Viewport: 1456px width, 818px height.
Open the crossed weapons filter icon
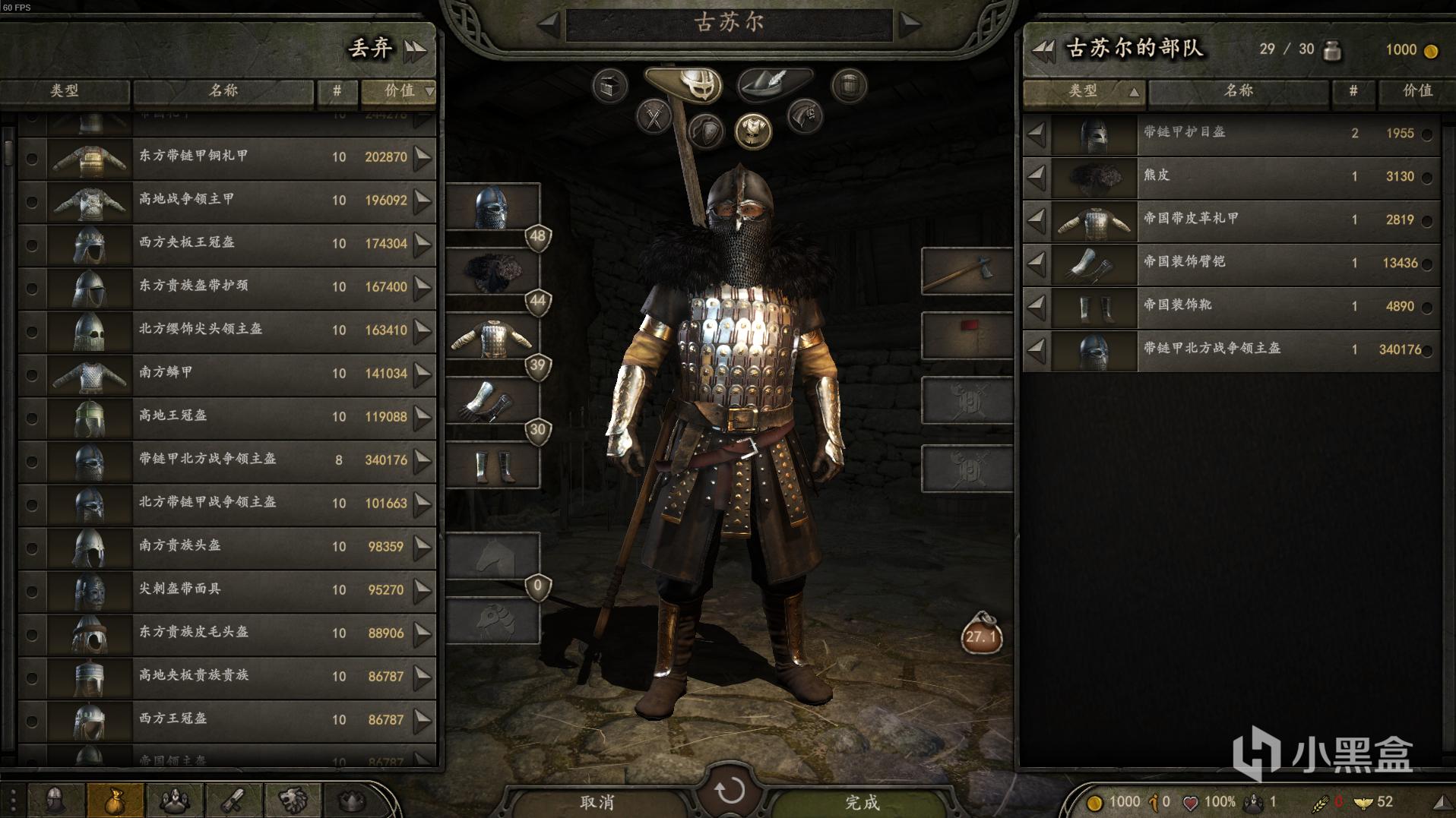pos(654,118)
